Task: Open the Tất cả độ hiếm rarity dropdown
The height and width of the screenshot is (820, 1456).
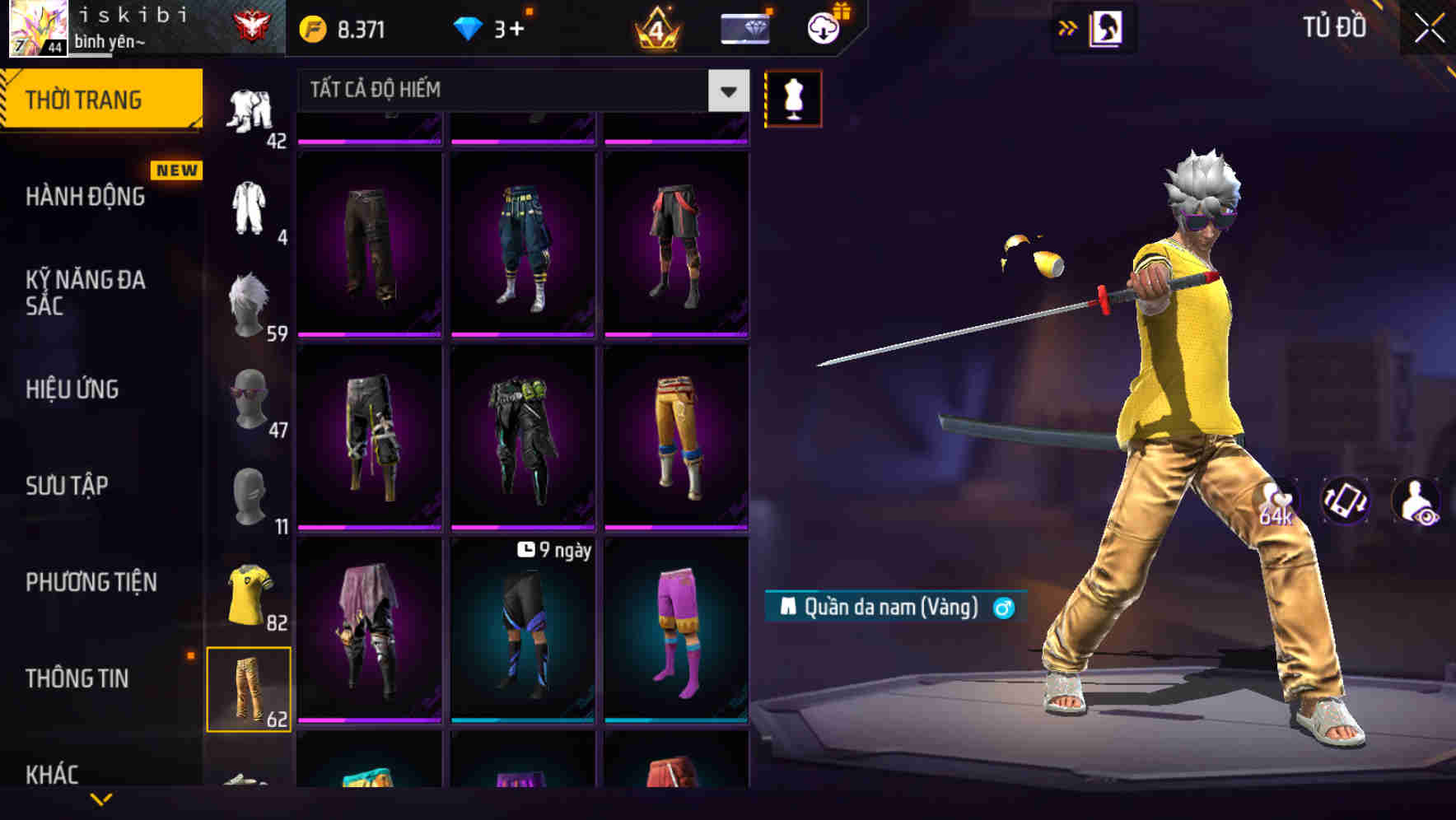Action: coord(519,91)
